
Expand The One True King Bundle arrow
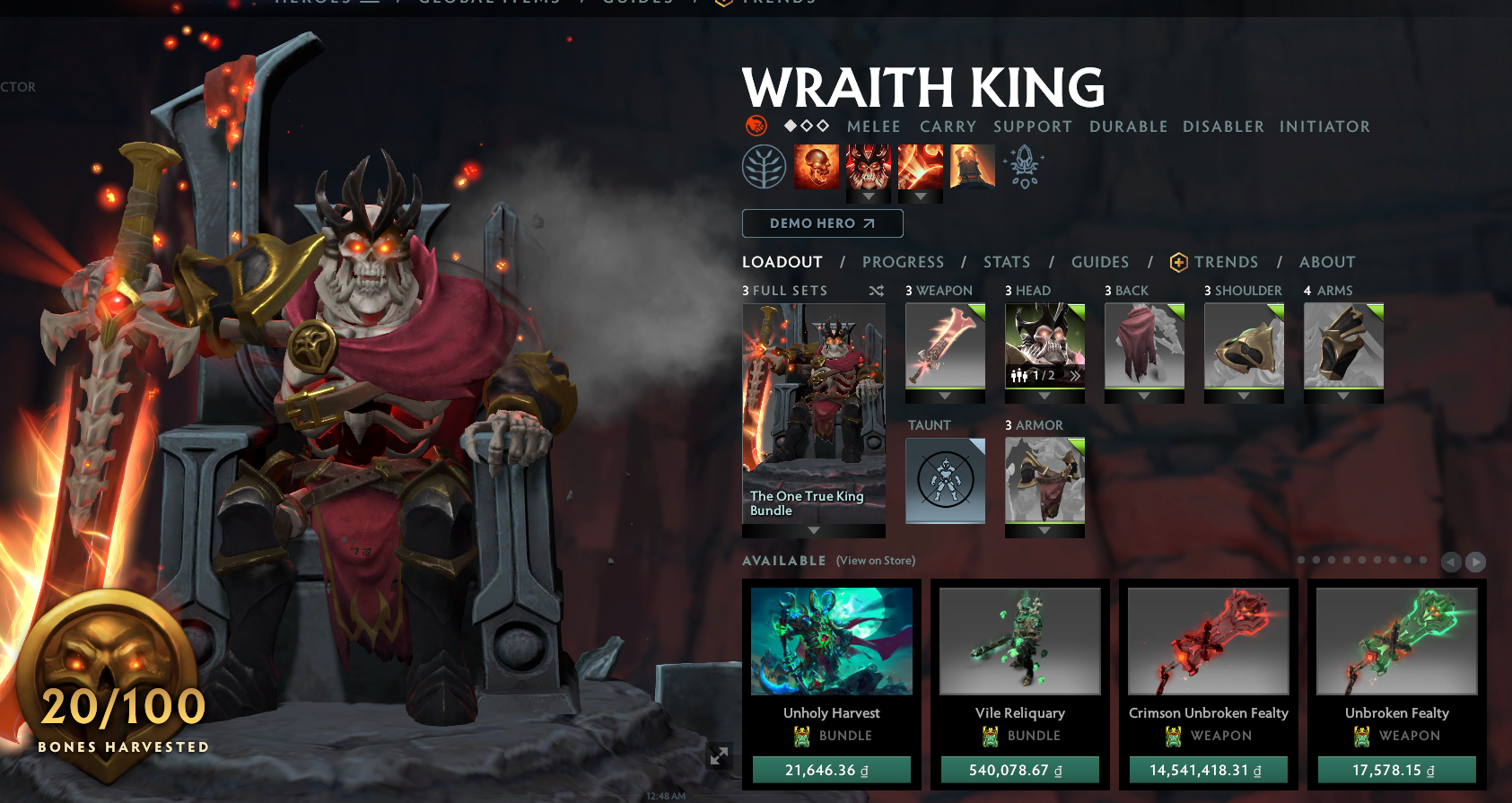point(813,531)
